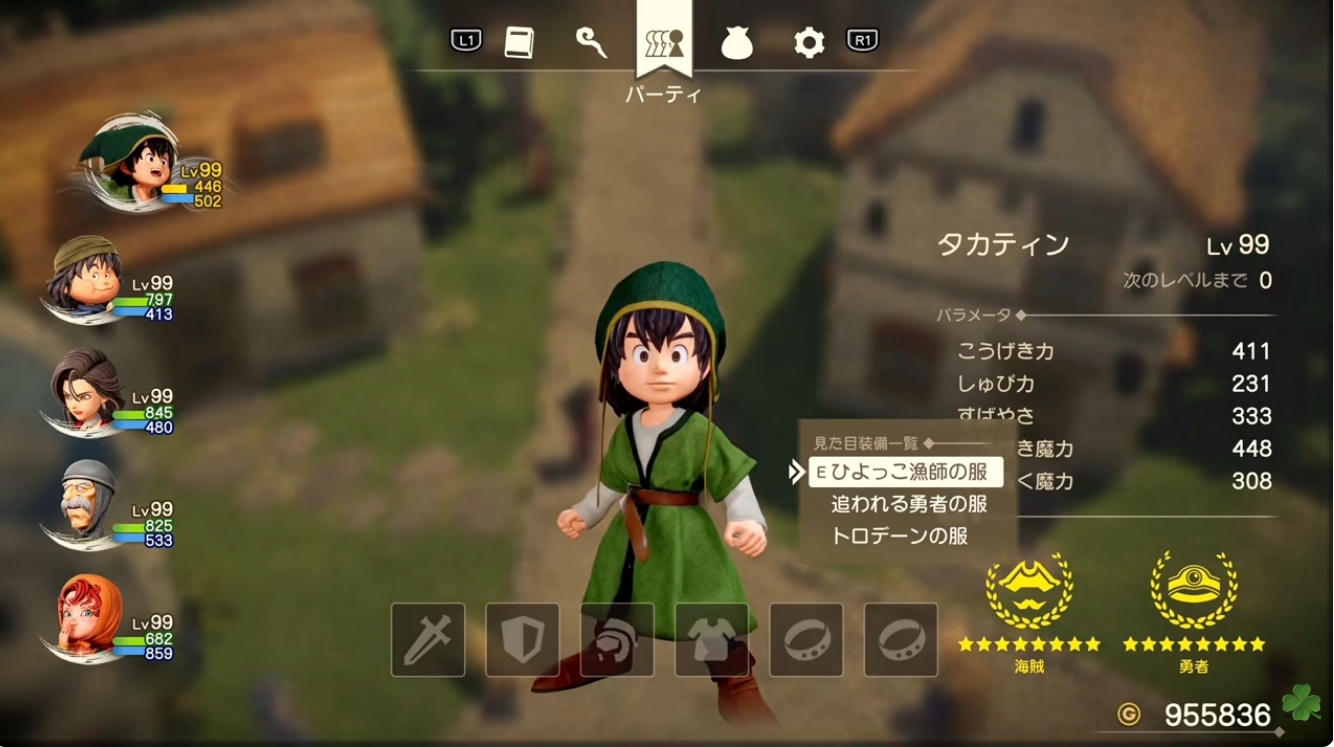Select the body armor shirt slot
The height and width of the screenshot is (747, 1334).
tap(712, 640)
